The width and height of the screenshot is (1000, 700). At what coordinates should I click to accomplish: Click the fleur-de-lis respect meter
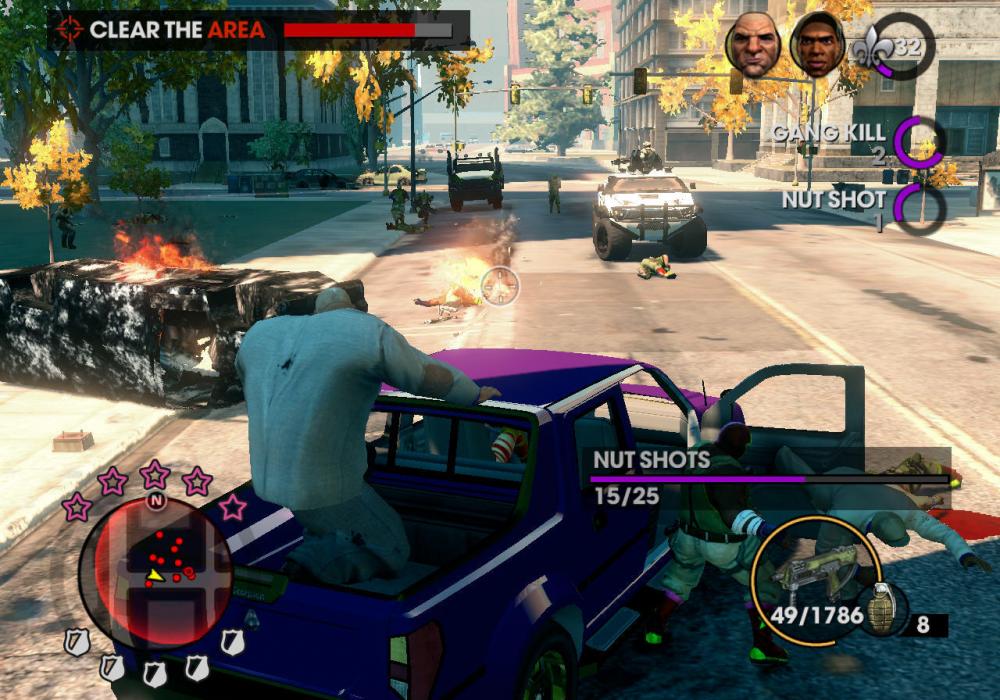[x=897, y=46]
